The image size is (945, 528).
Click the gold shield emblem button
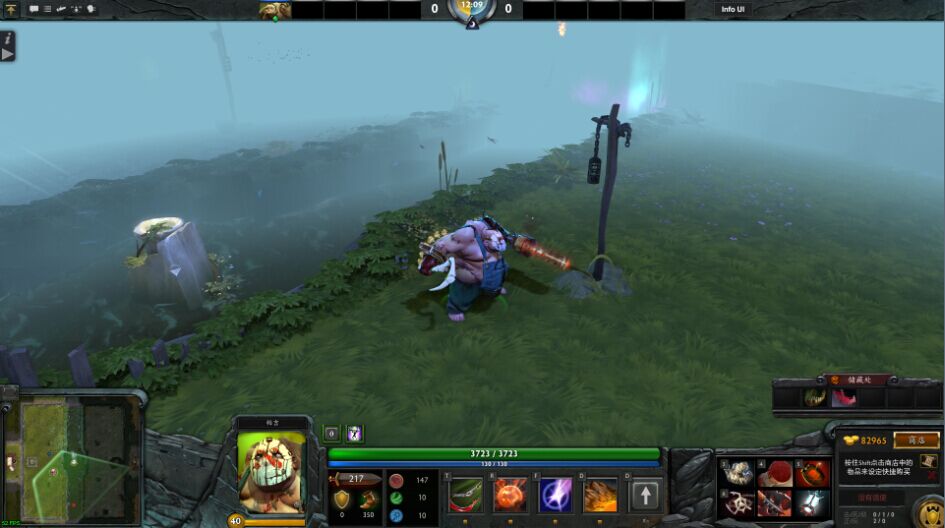coord(929,512)
